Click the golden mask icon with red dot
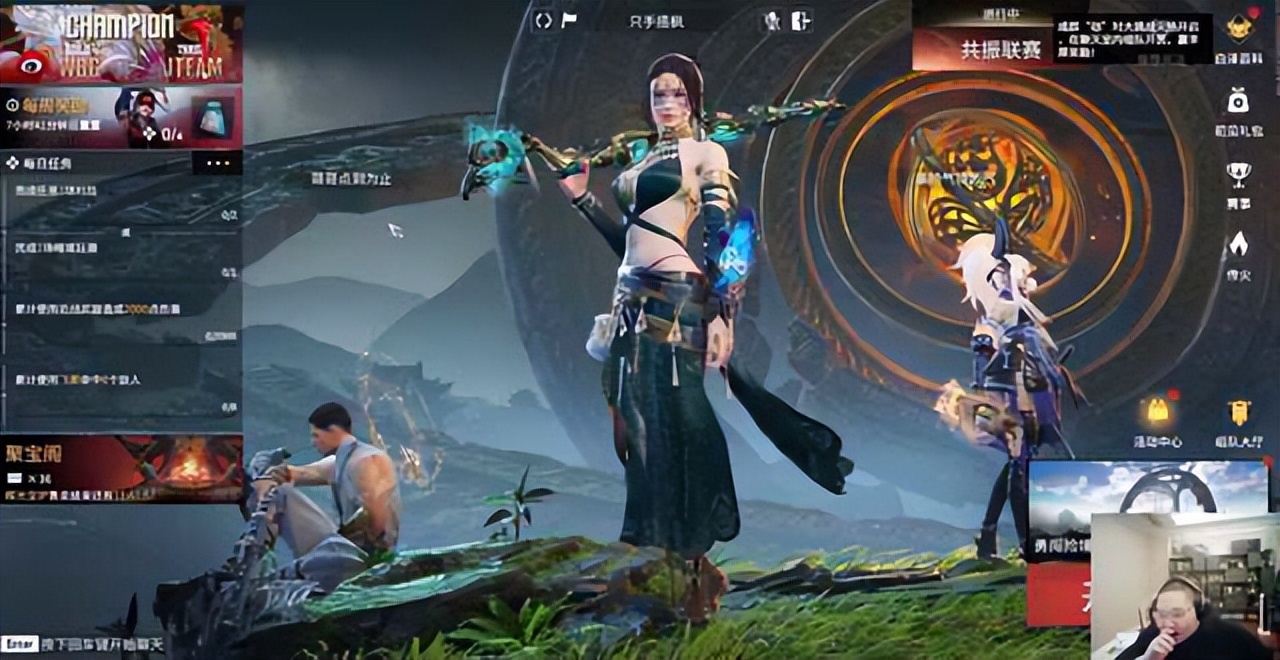Viewport: 1280px width, 660px height. tap(1239, 29)
